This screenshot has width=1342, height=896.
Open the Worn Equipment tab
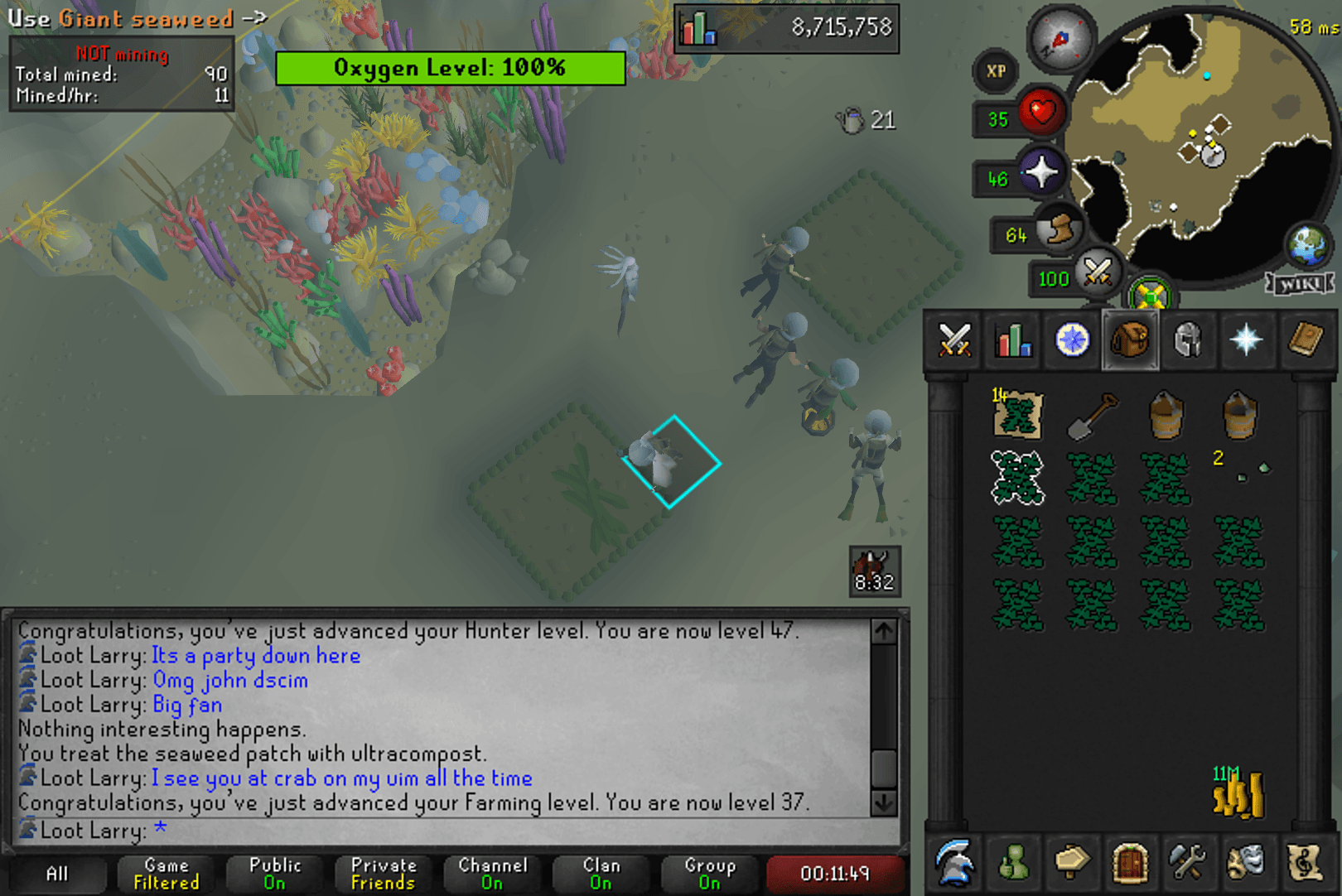point(1190,340)
